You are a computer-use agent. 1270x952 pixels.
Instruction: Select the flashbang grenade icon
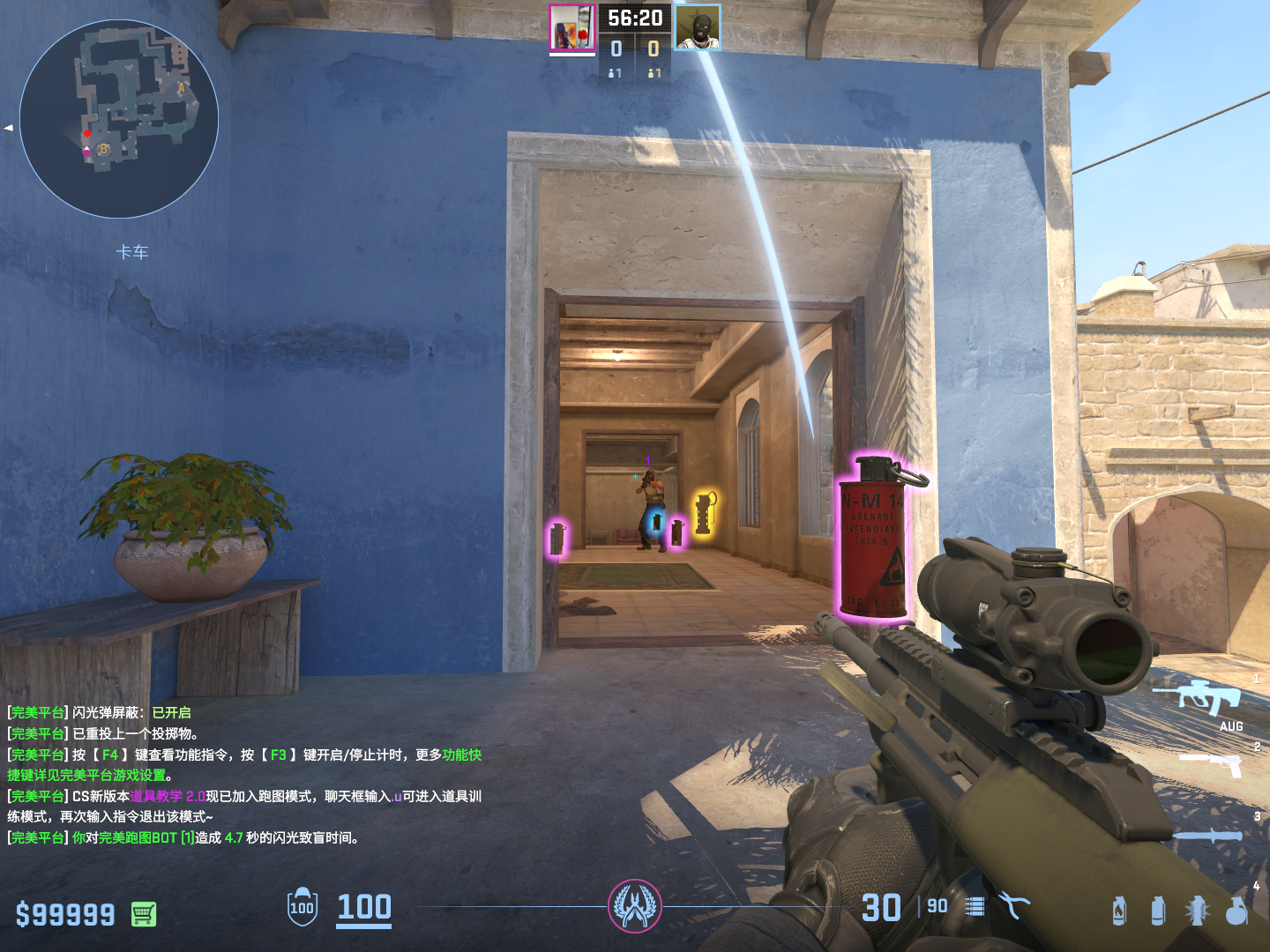tap(1197, 911)
